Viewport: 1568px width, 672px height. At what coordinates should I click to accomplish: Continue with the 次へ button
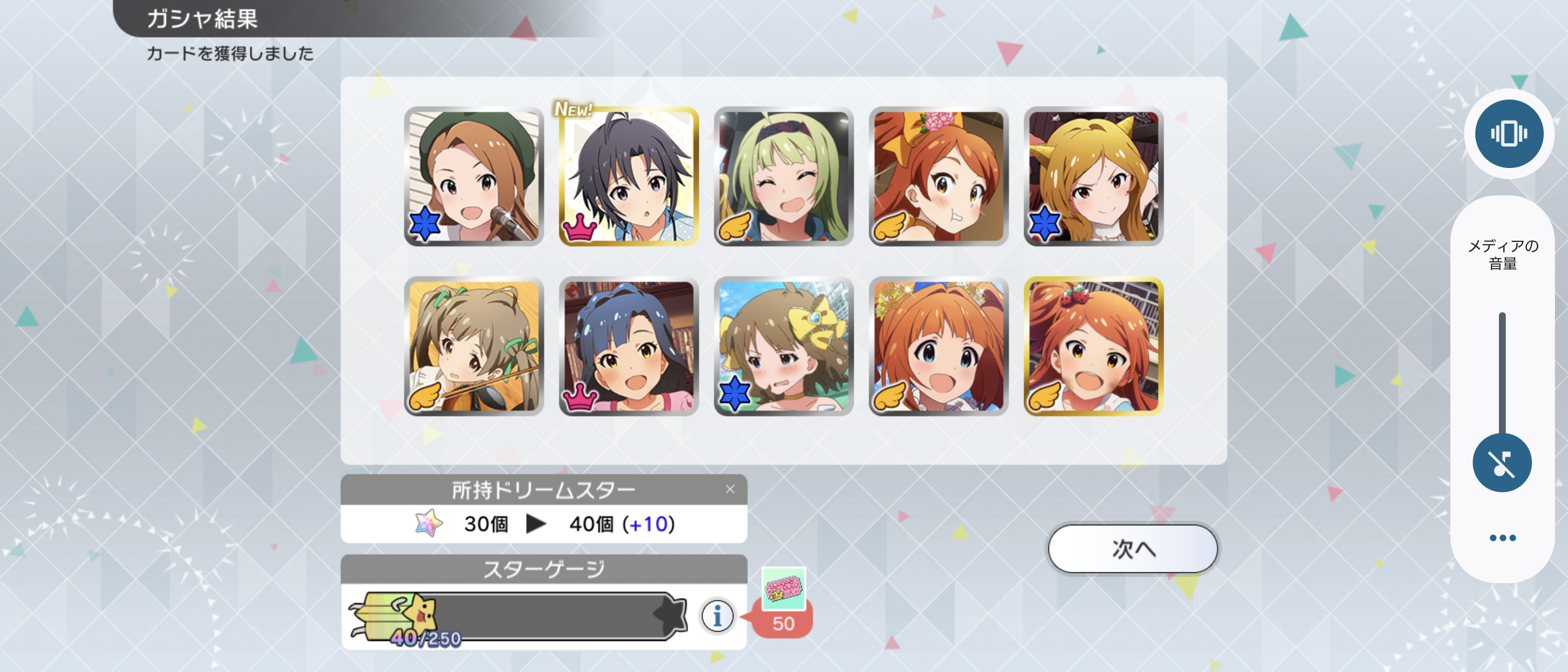tap(1132, 549)
